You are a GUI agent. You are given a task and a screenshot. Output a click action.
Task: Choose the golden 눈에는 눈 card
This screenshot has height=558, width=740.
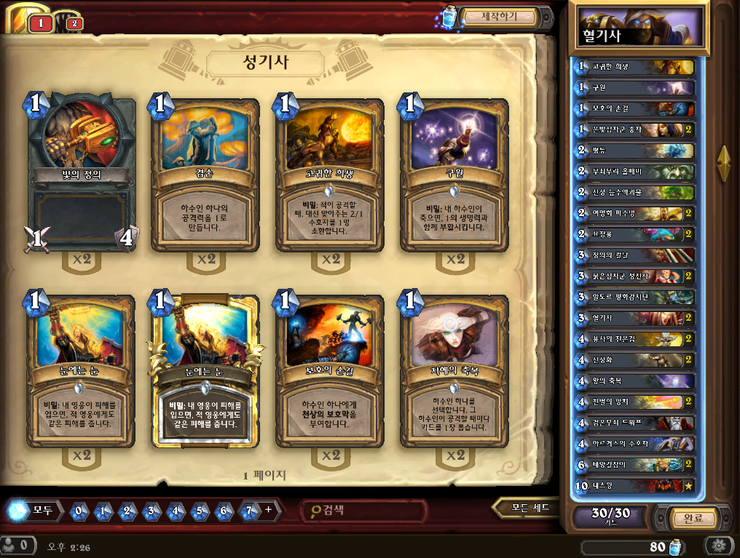205,372
